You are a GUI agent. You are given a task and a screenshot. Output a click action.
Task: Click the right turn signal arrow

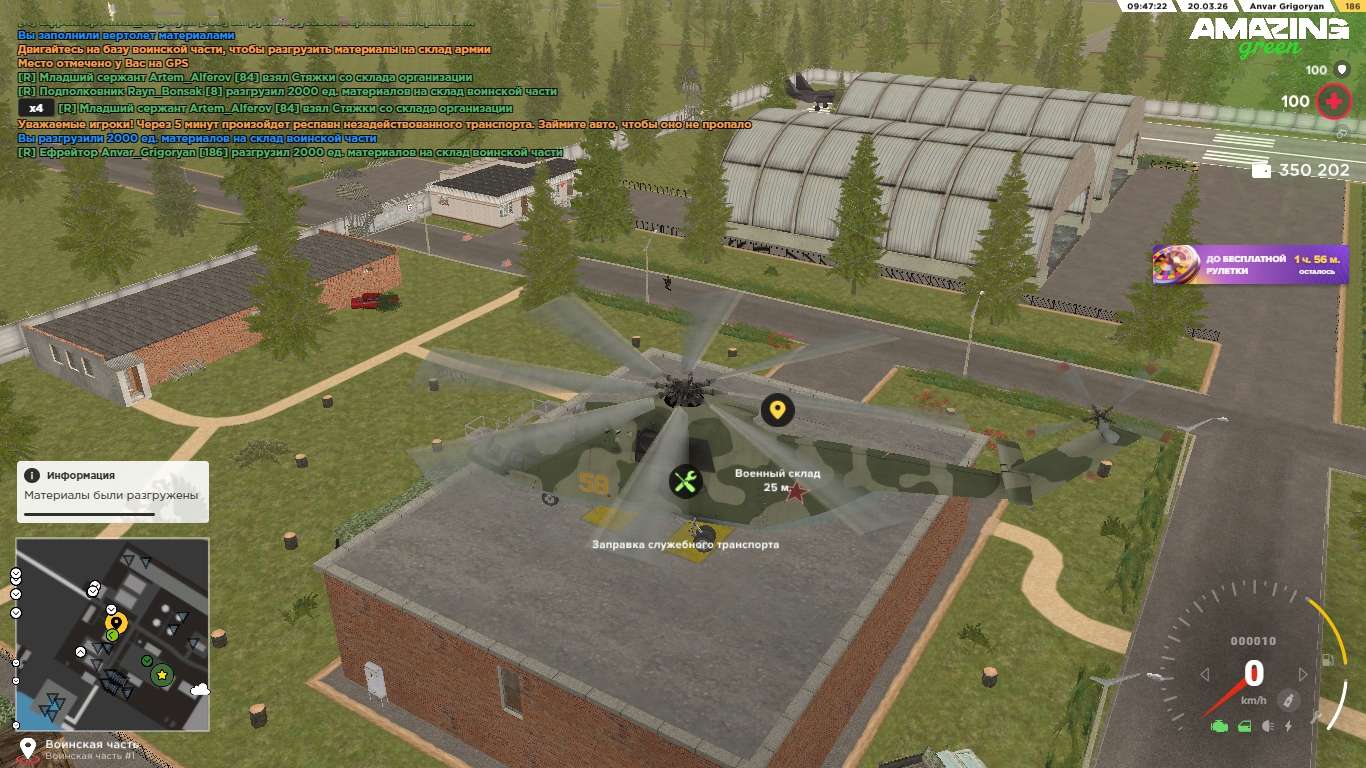(1302, 675)
